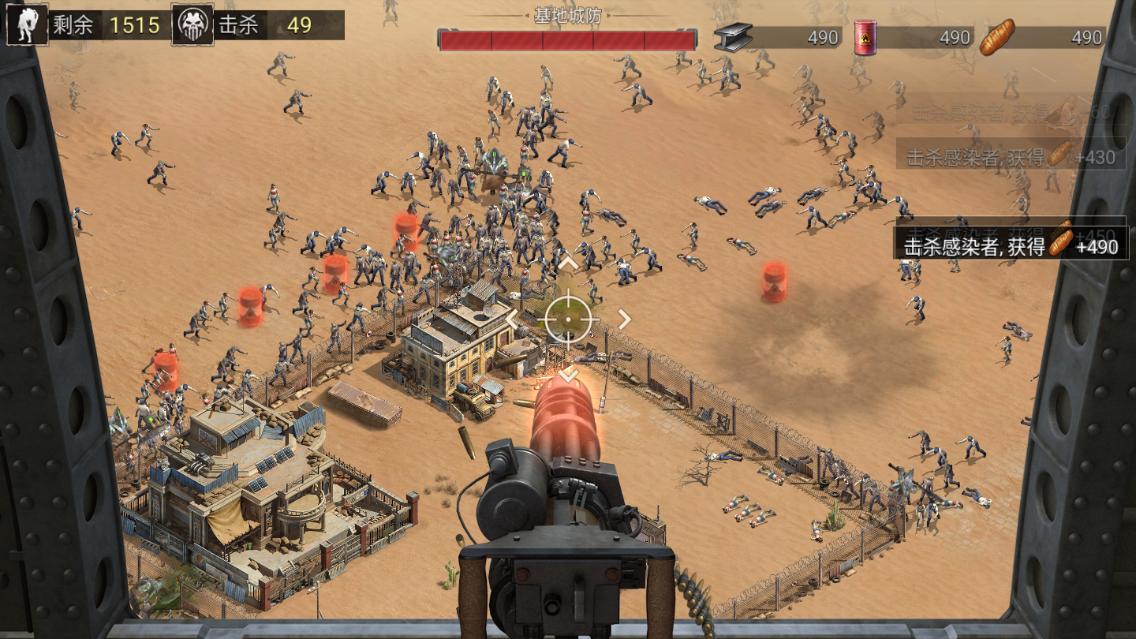Select the remaining infected zombie icon
The width and height of the screenshot is (1136, 639).
(x=23, y=25)
